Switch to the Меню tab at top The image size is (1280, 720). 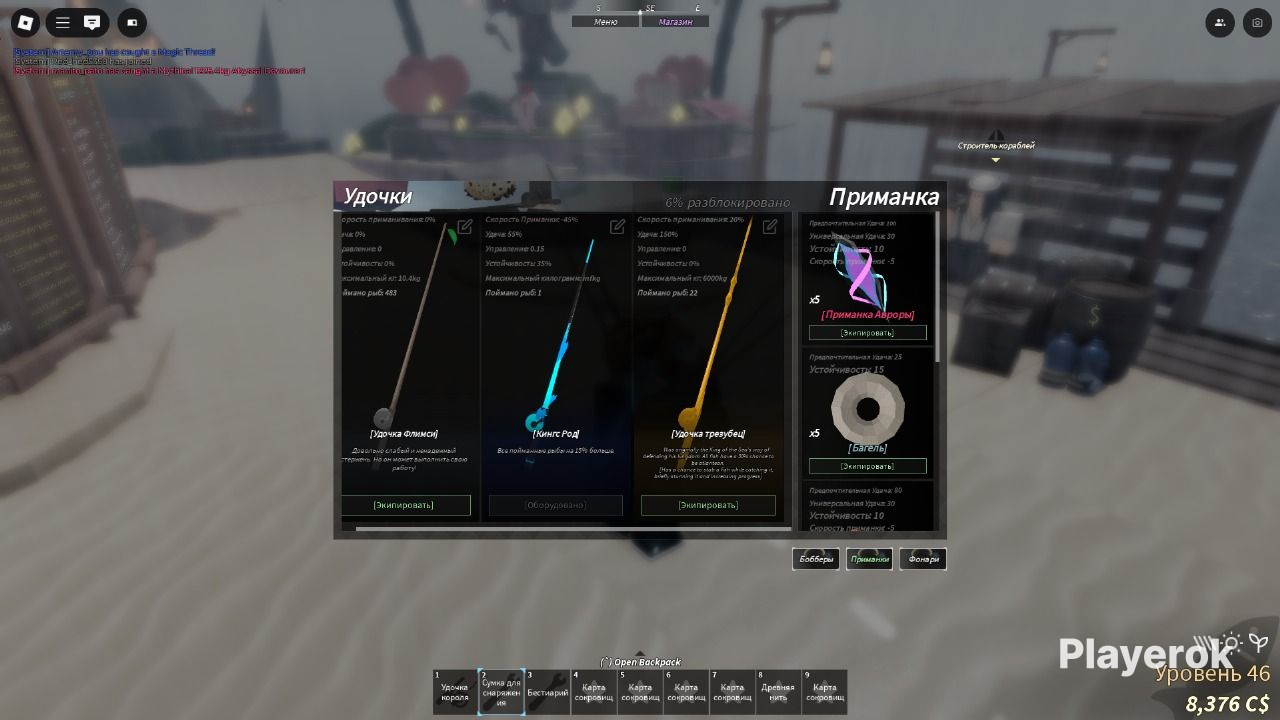point(605,19)
